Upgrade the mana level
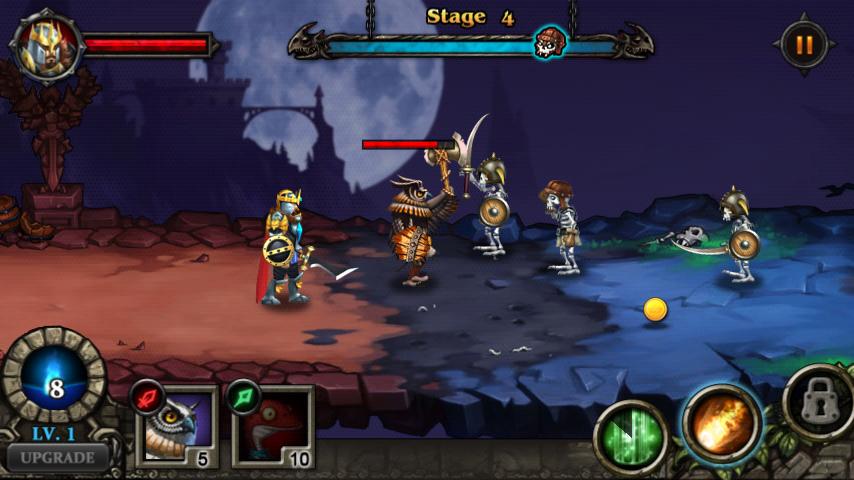The image size is (854, 480). point(56,458)
